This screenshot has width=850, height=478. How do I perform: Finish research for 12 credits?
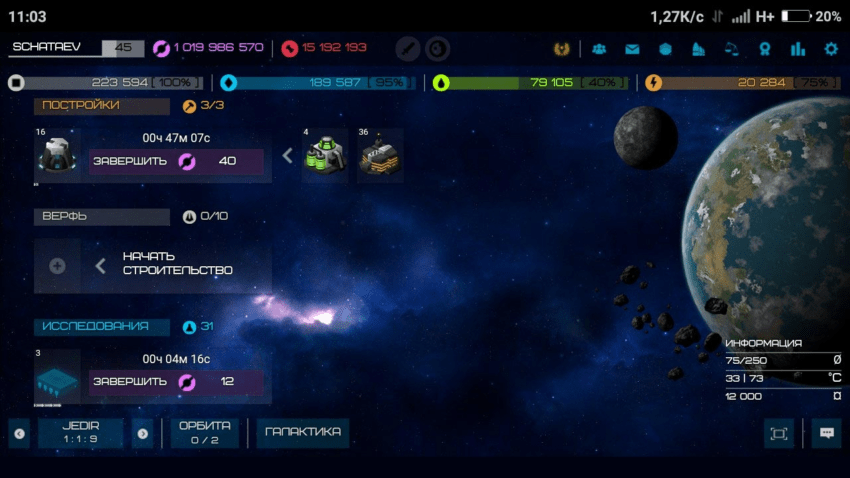coord(176,381)
